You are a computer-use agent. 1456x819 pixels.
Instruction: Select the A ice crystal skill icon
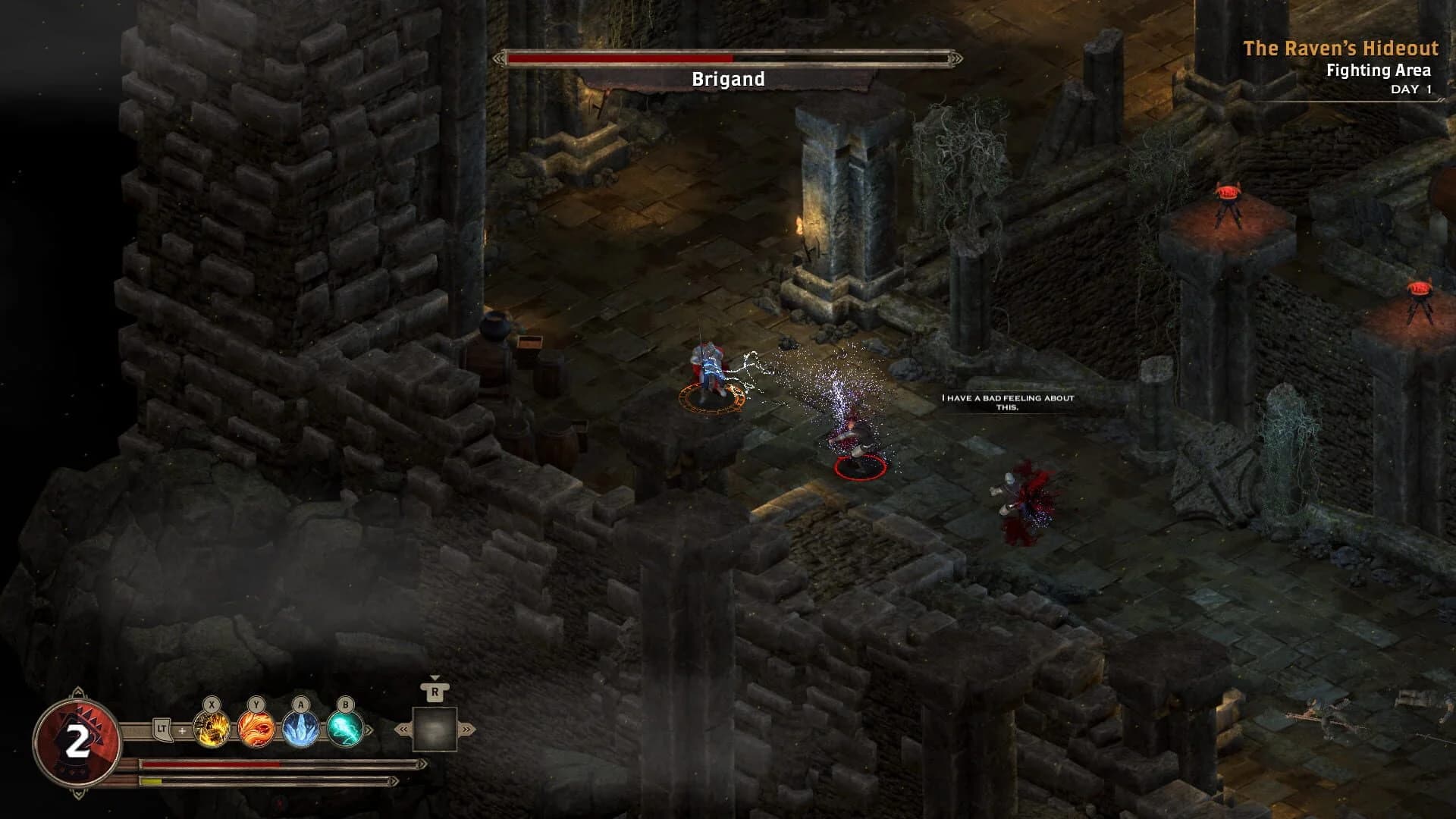coord(300,730)
